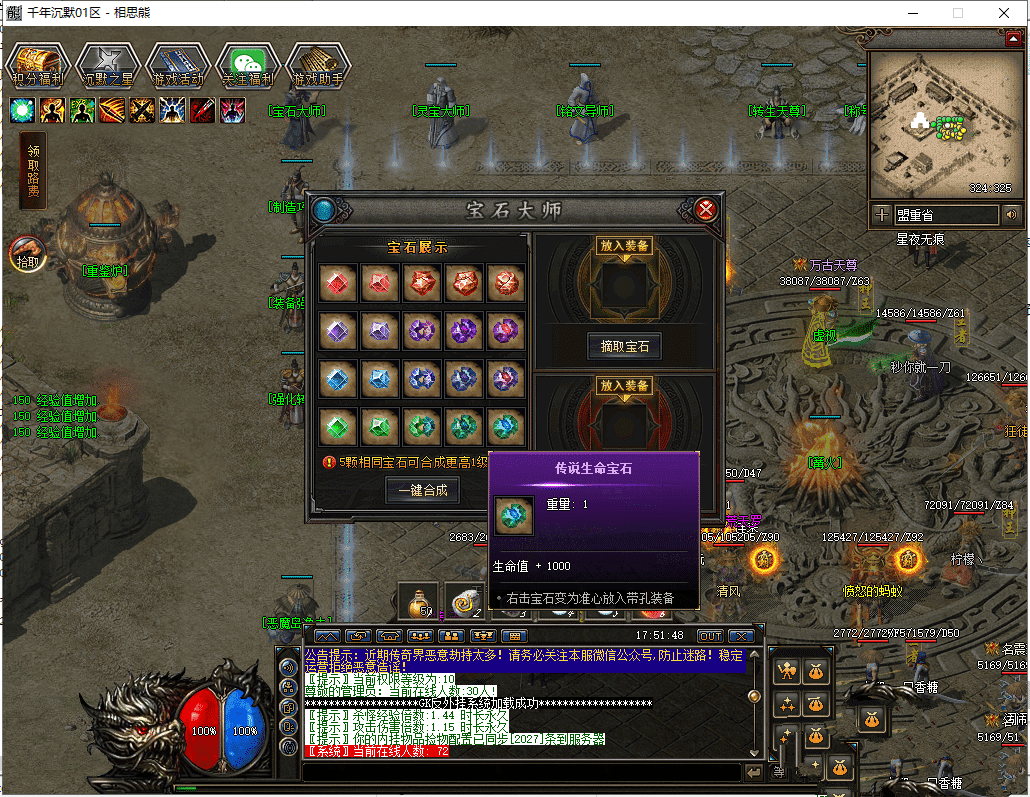The width and height of the screenshot is (1030, 797).
Task: Close the 宝石大师 gem master window
Action: pyautogui.click(x=706, y=210)
